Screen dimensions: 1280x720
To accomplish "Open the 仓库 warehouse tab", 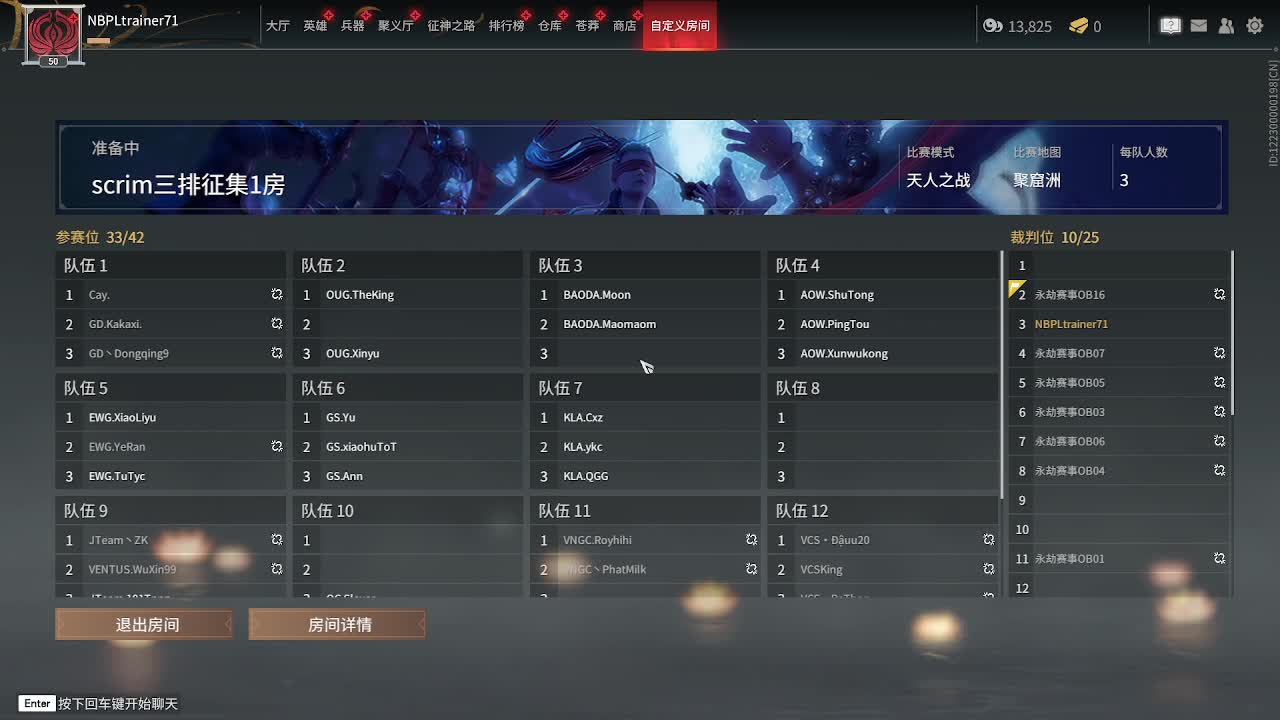I will (549, 26).
